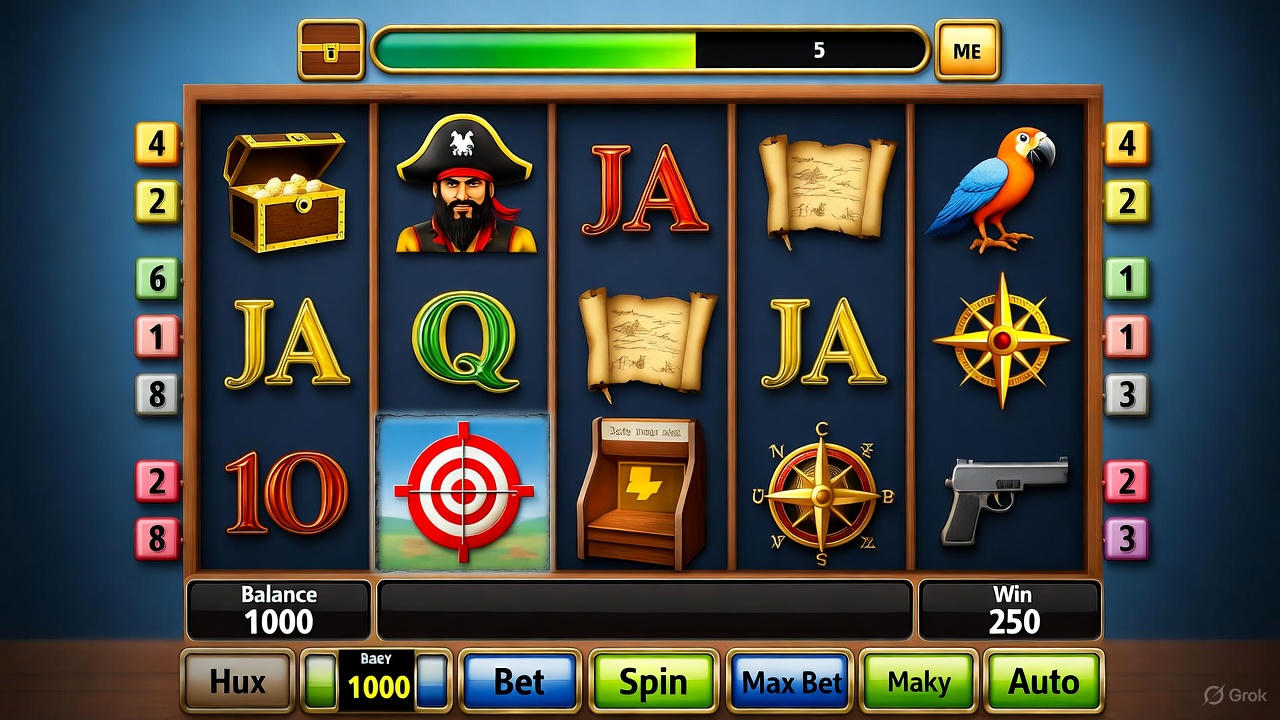Viewport: 1280px width, 720px height.
Task: Choose the green payline 1 marker
Action: pyautogui.click(x=1127, y=279)
